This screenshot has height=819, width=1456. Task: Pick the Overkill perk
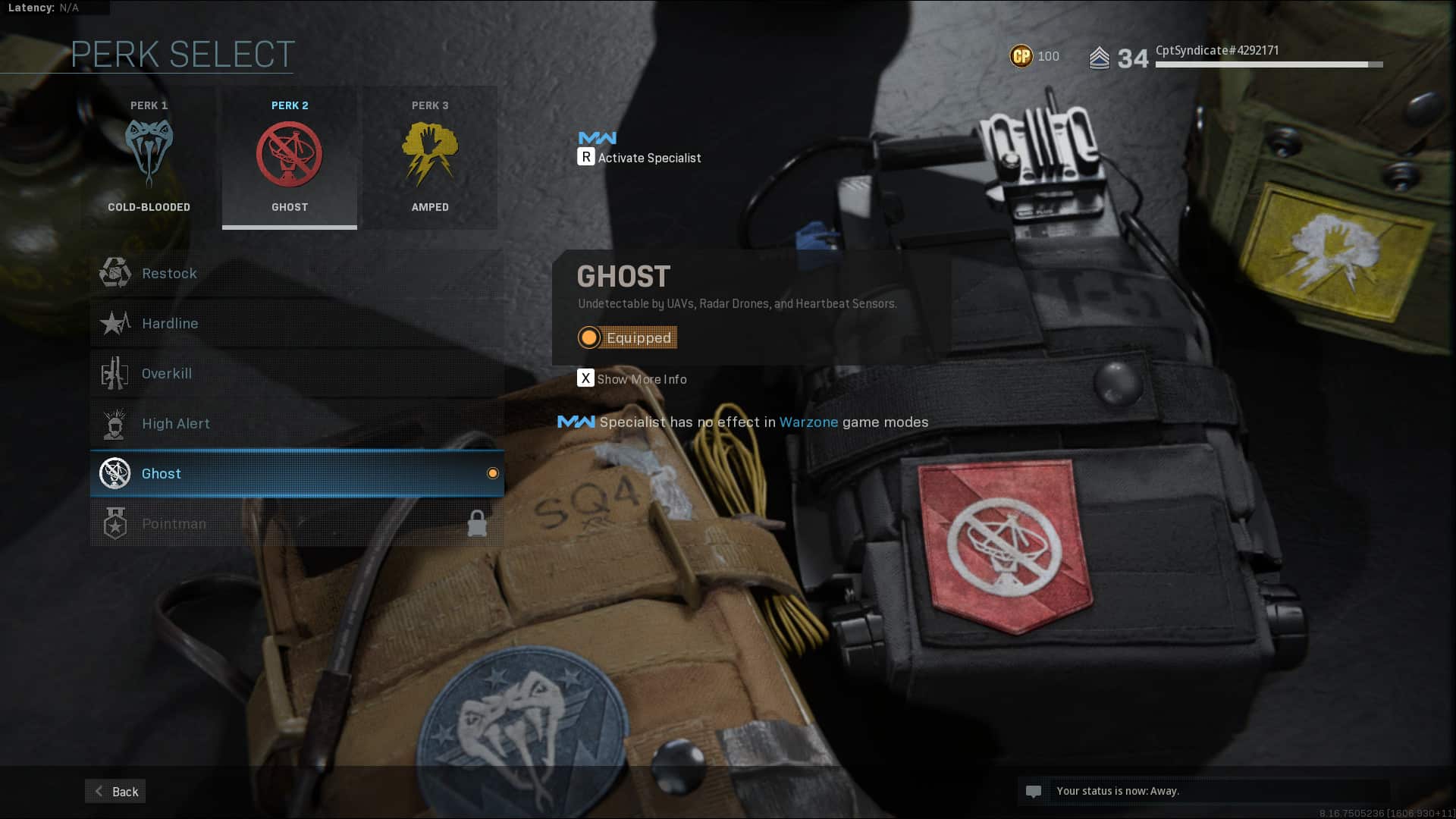297,374
